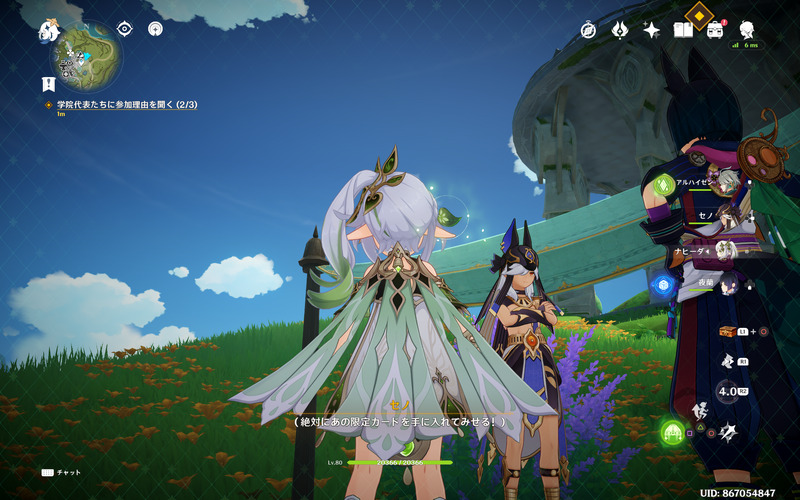Open the adventurer handbook book icon
The height and width of the screenshot is (500, 800).
coord(683,30)
